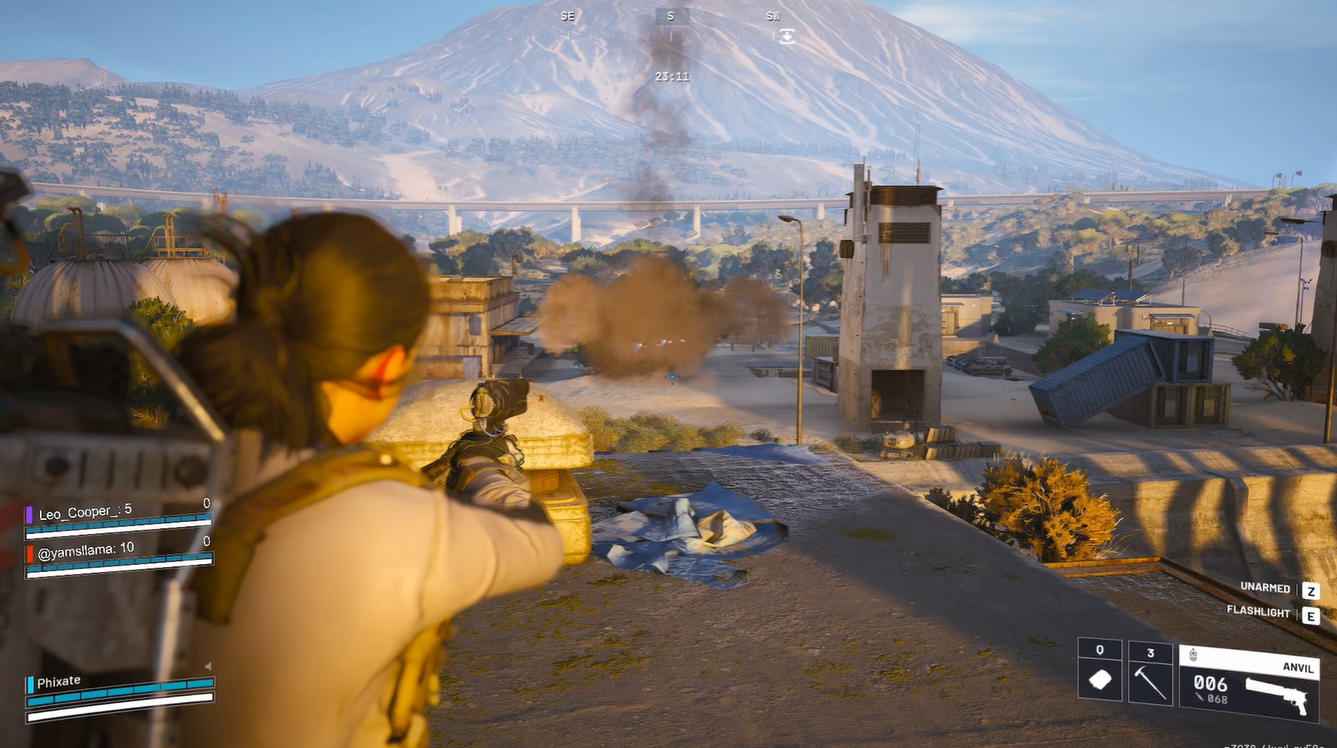This screenshot has width=1337, height=748.
Task: Select the SW compass heading
Action: [x=773, y=17]
